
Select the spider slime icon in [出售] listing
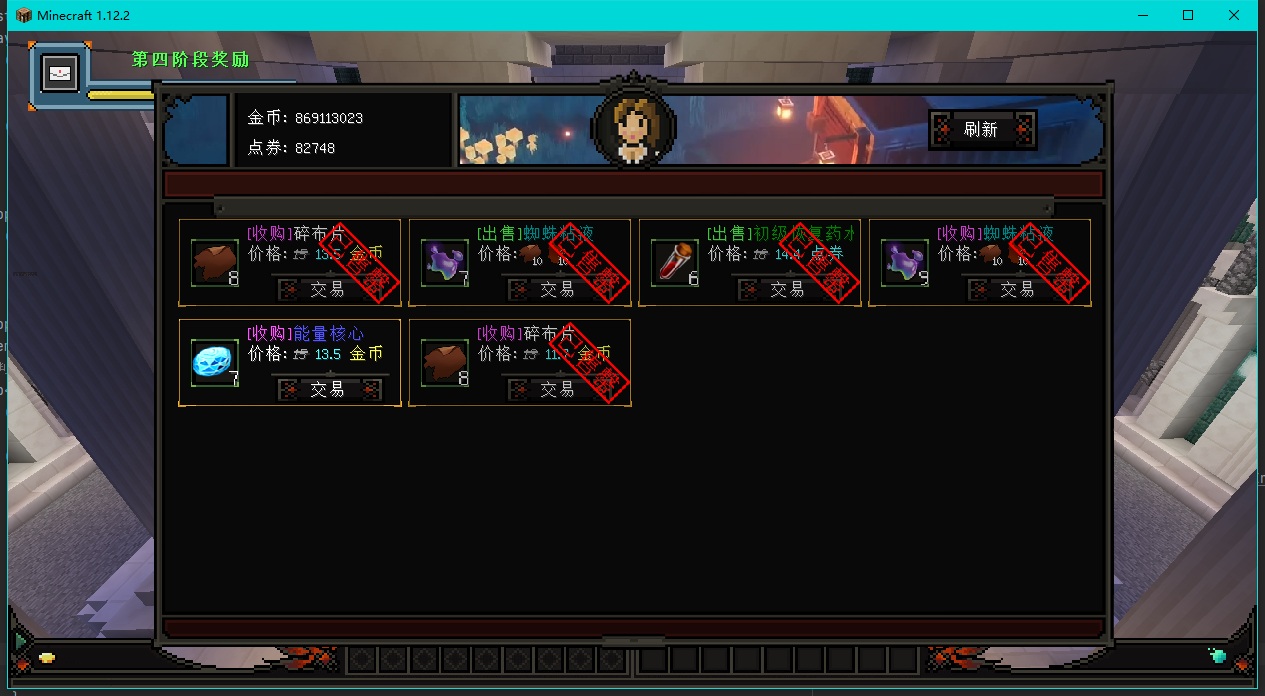click(x=445, y=263)
